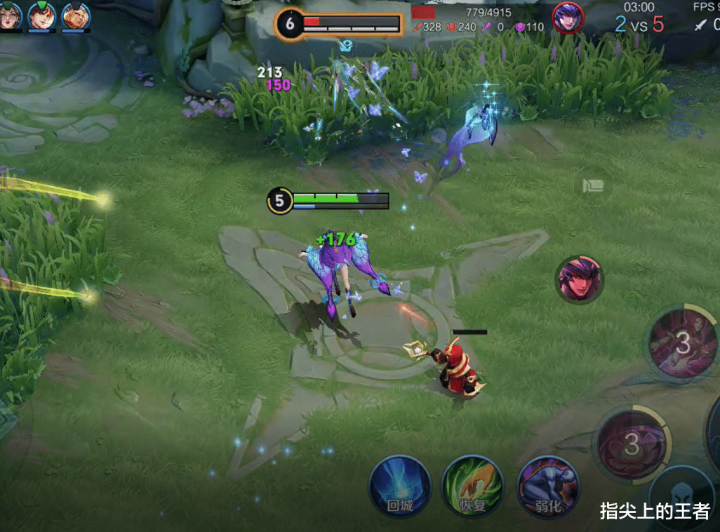Toggle the small flag icon above the target portrait
Viewport: 720px width, 532px height.
pyautogui.click(x=594, y=184)
